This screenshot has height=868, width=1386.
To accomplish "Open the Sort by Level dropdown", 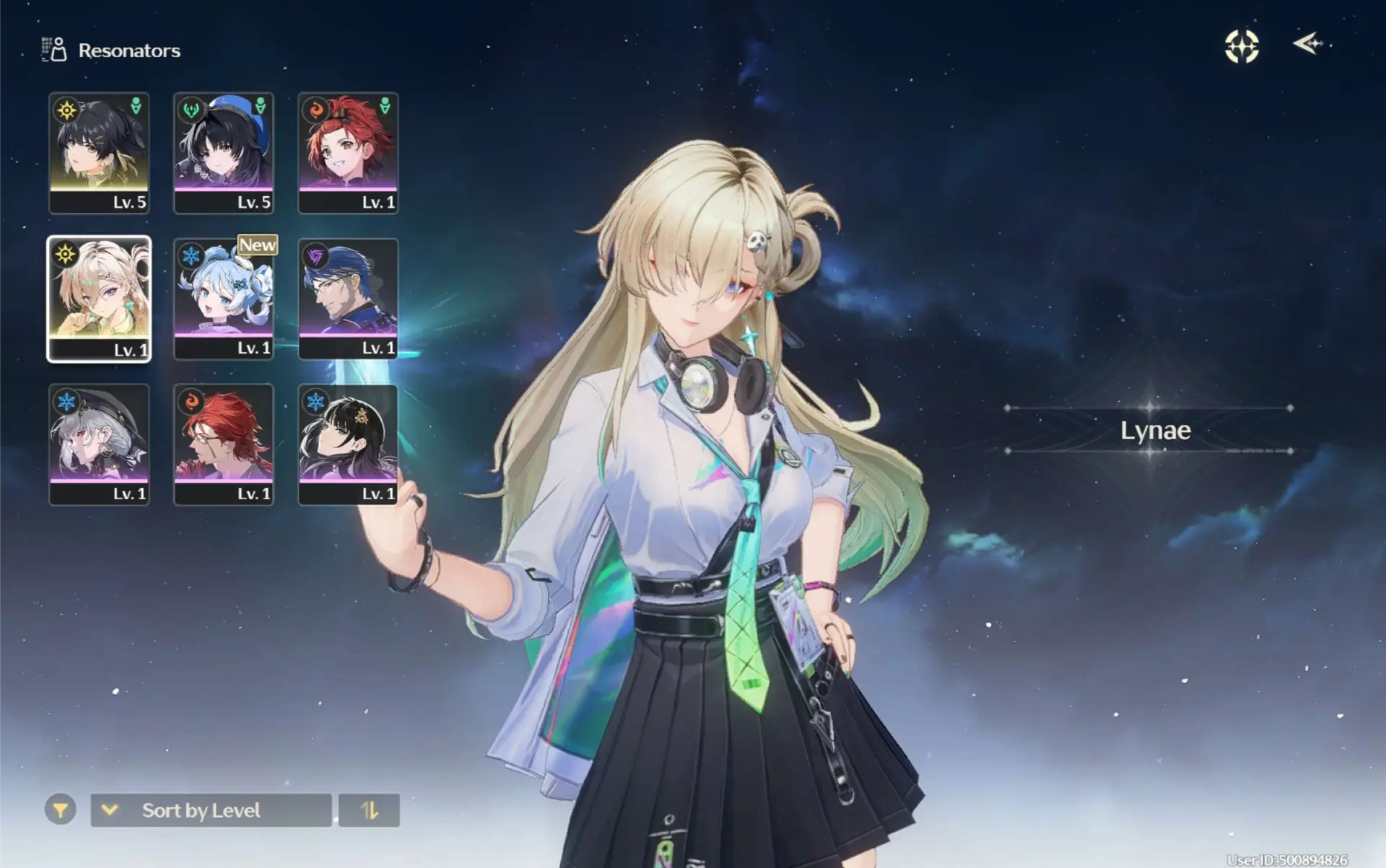I will 211,810.
